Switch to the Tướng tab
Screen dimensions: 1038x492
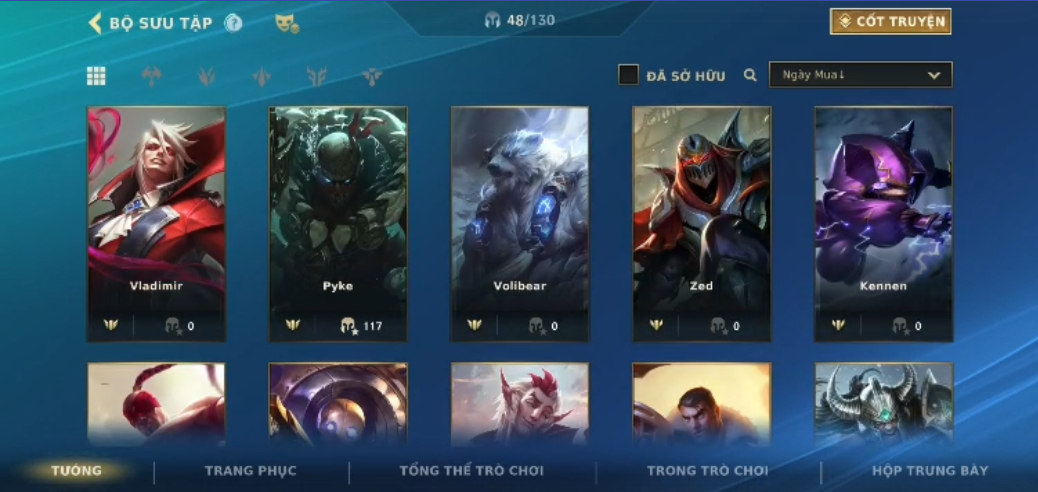point(77,471)
